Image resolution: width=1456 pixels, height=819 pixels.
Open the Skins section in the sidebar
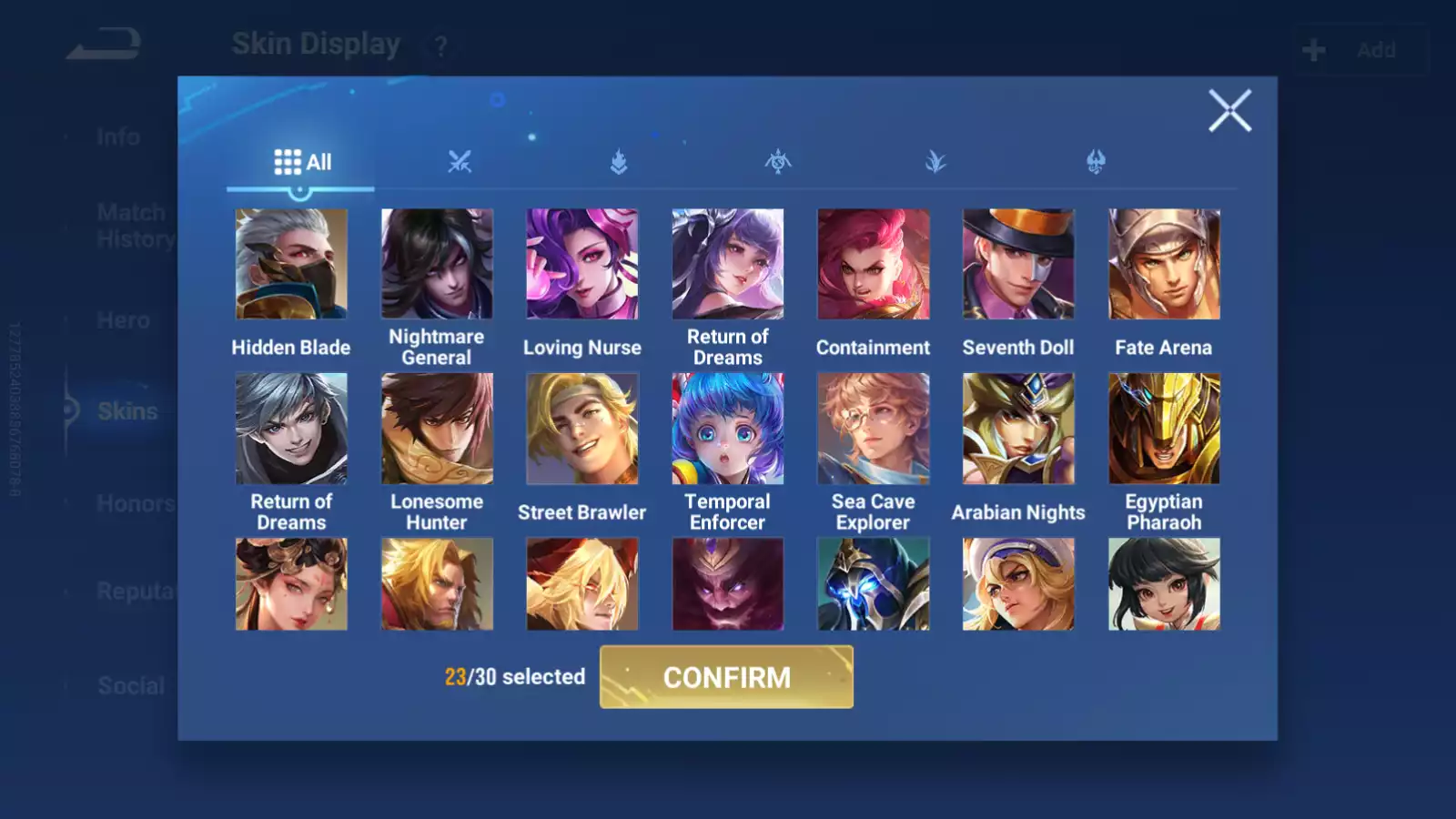click(127, 411)
